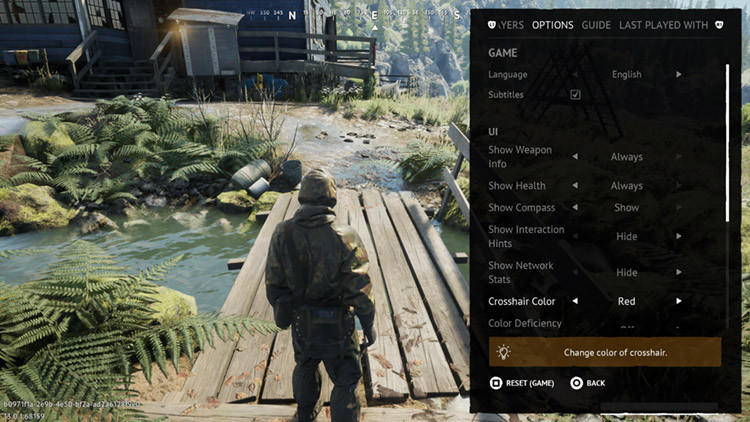Change Show Health with its left arrow
Screen dimensions: 750x422
click(575, 186)
